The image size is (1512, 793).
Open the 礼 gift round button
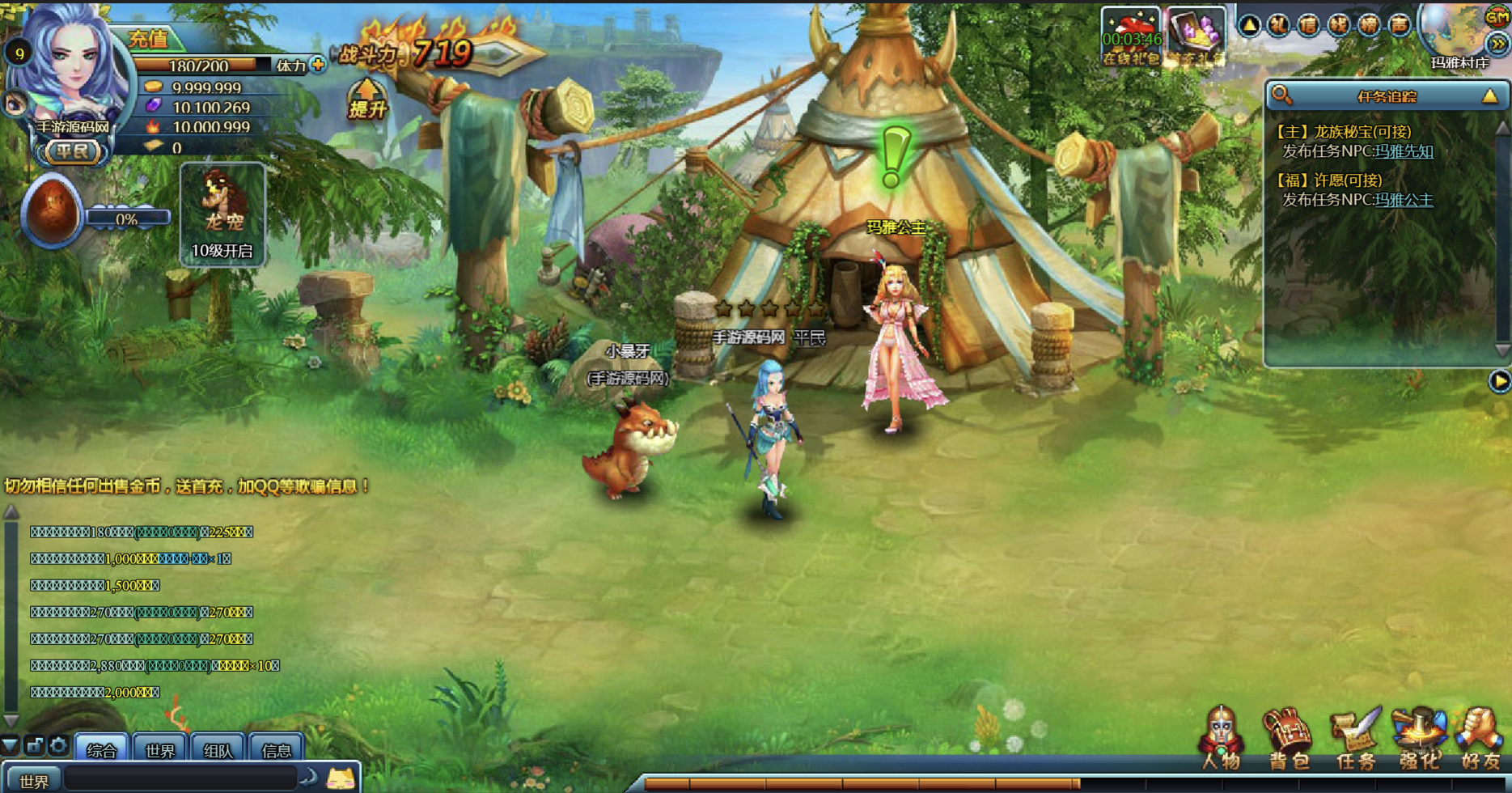click(1279, 26)
